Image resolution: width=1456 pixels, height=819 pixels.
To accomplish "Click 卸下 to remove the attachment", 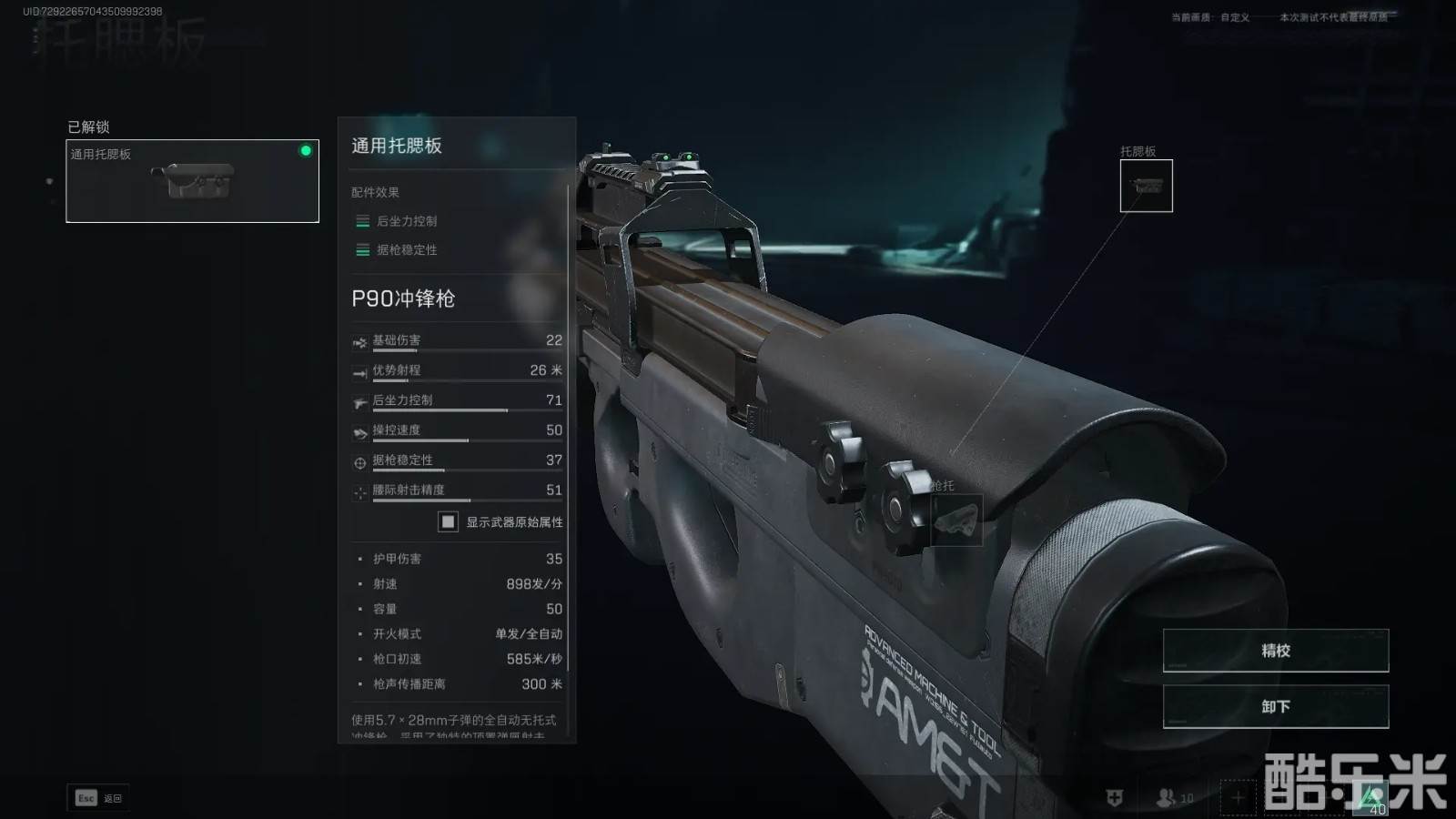I will point(1275,706).
